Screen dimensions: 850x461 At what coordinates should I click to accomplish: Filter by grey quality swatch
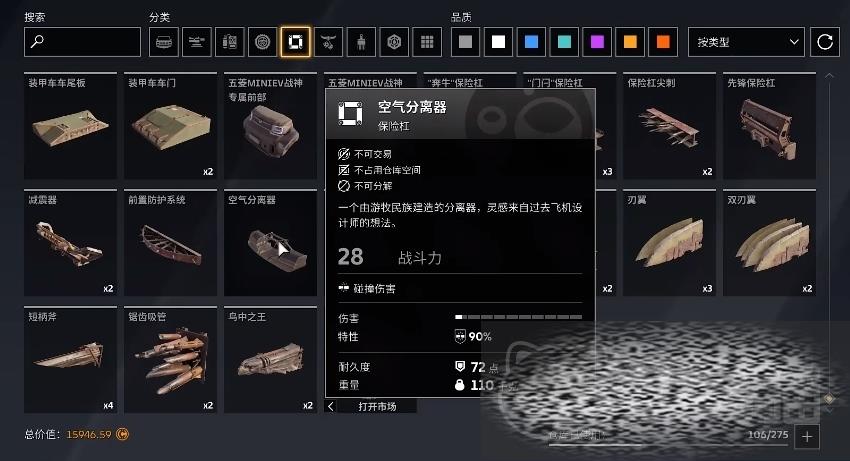pos(465,42)
